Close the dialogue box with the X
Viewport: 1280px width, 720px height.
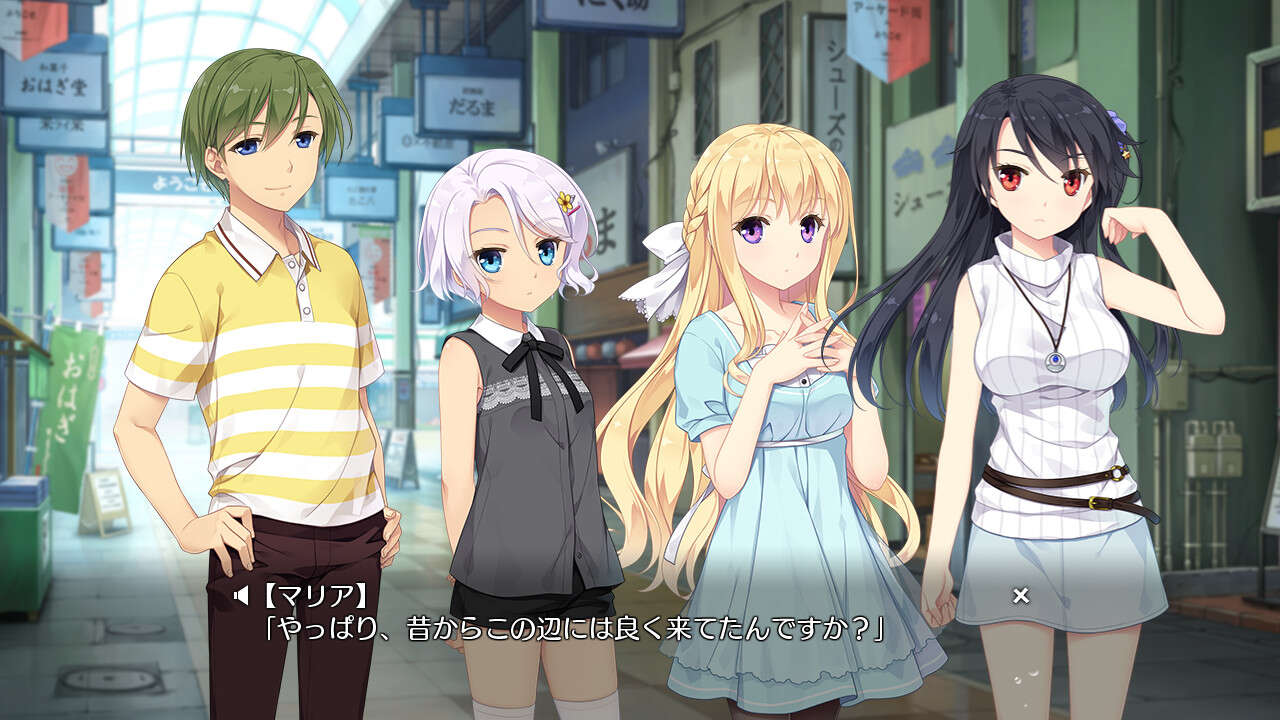[1020, 596]
